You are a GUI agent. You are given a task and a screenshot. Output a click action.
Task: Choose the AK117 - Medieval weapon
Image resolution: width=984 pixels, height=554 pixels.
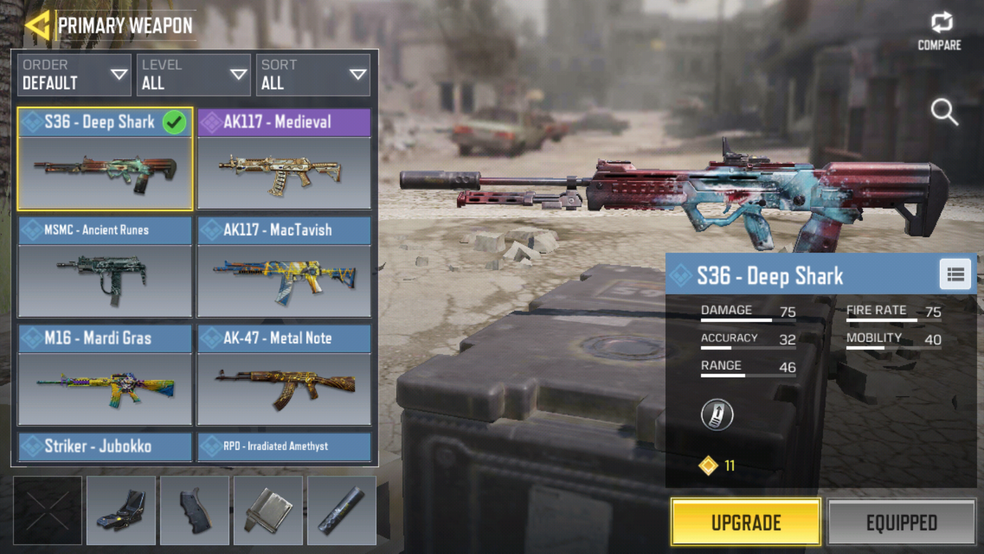click(284, 159)
